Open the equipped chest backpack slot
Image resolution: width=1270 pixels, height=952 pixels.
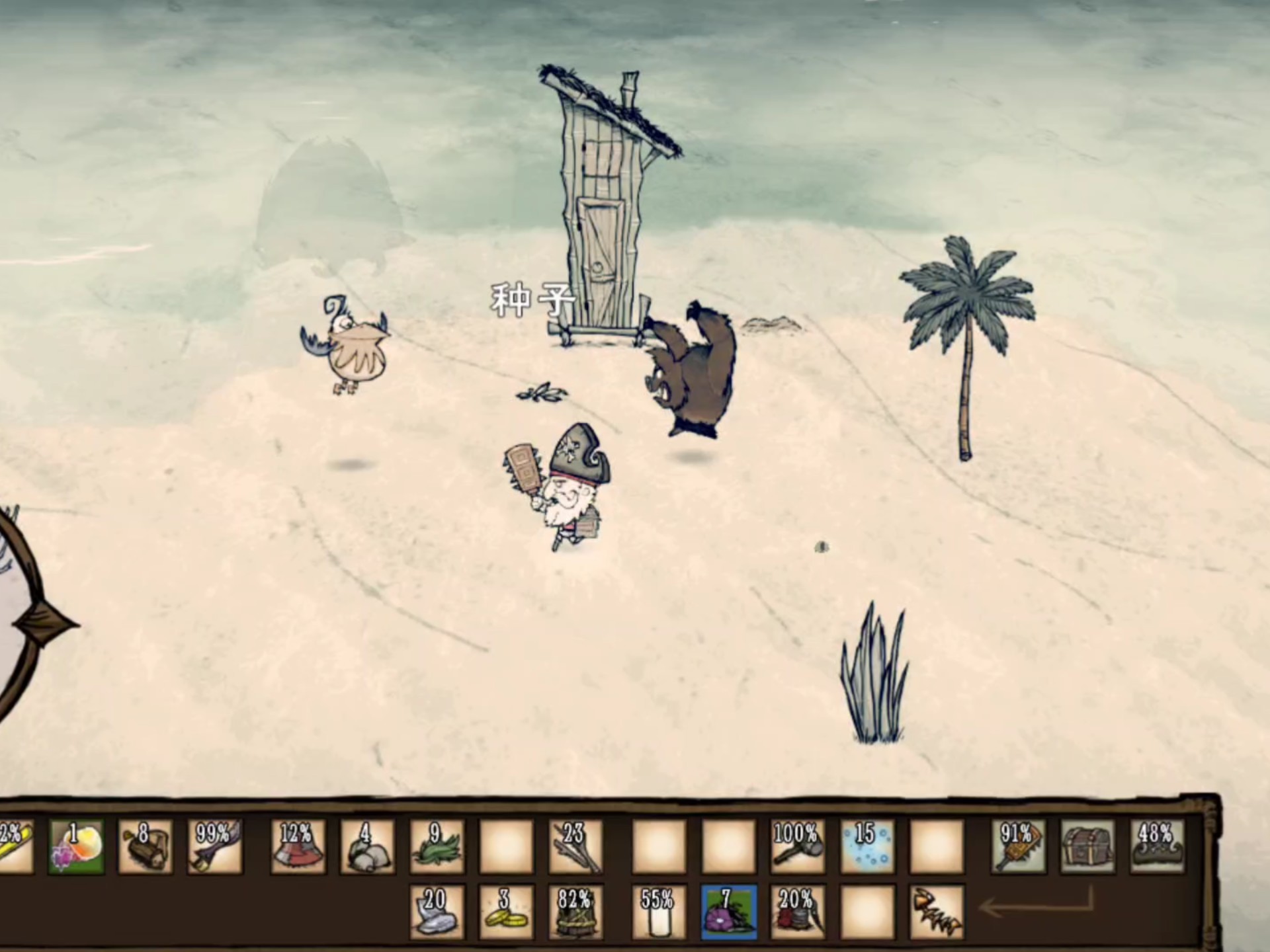[x=1088, y=847]
